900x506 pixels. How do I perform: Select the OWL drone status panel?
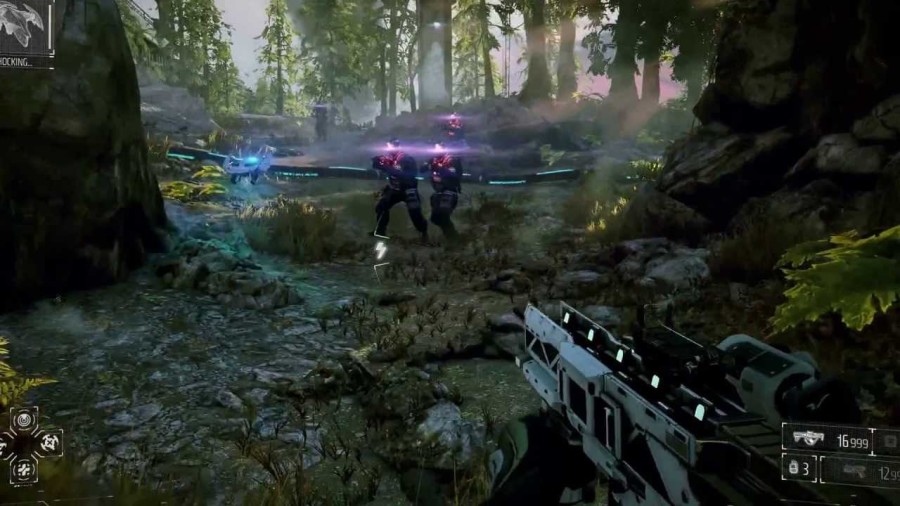click(25, 30)
